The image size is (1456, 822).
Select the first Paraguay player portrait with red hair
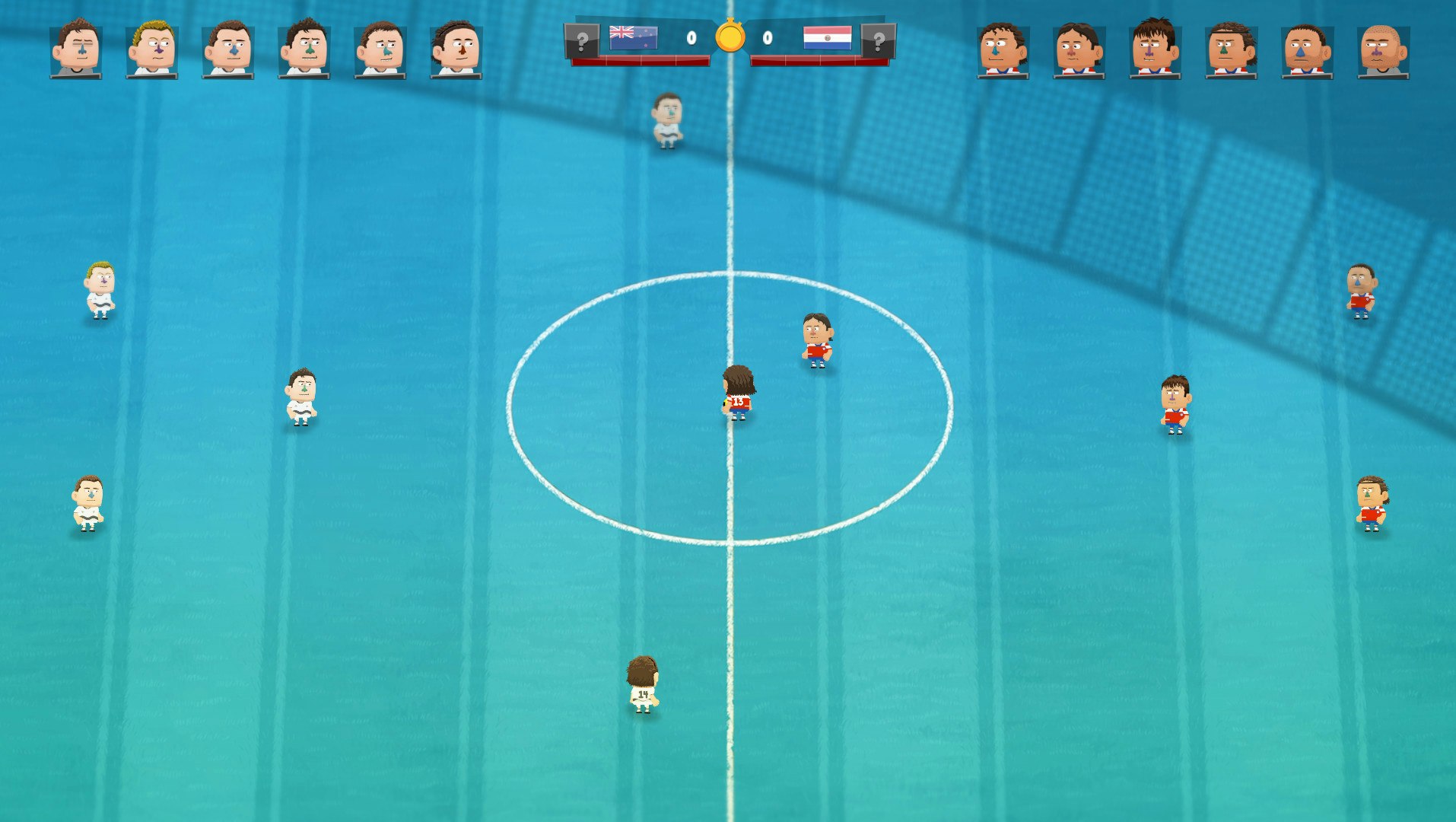[1004, 47]
